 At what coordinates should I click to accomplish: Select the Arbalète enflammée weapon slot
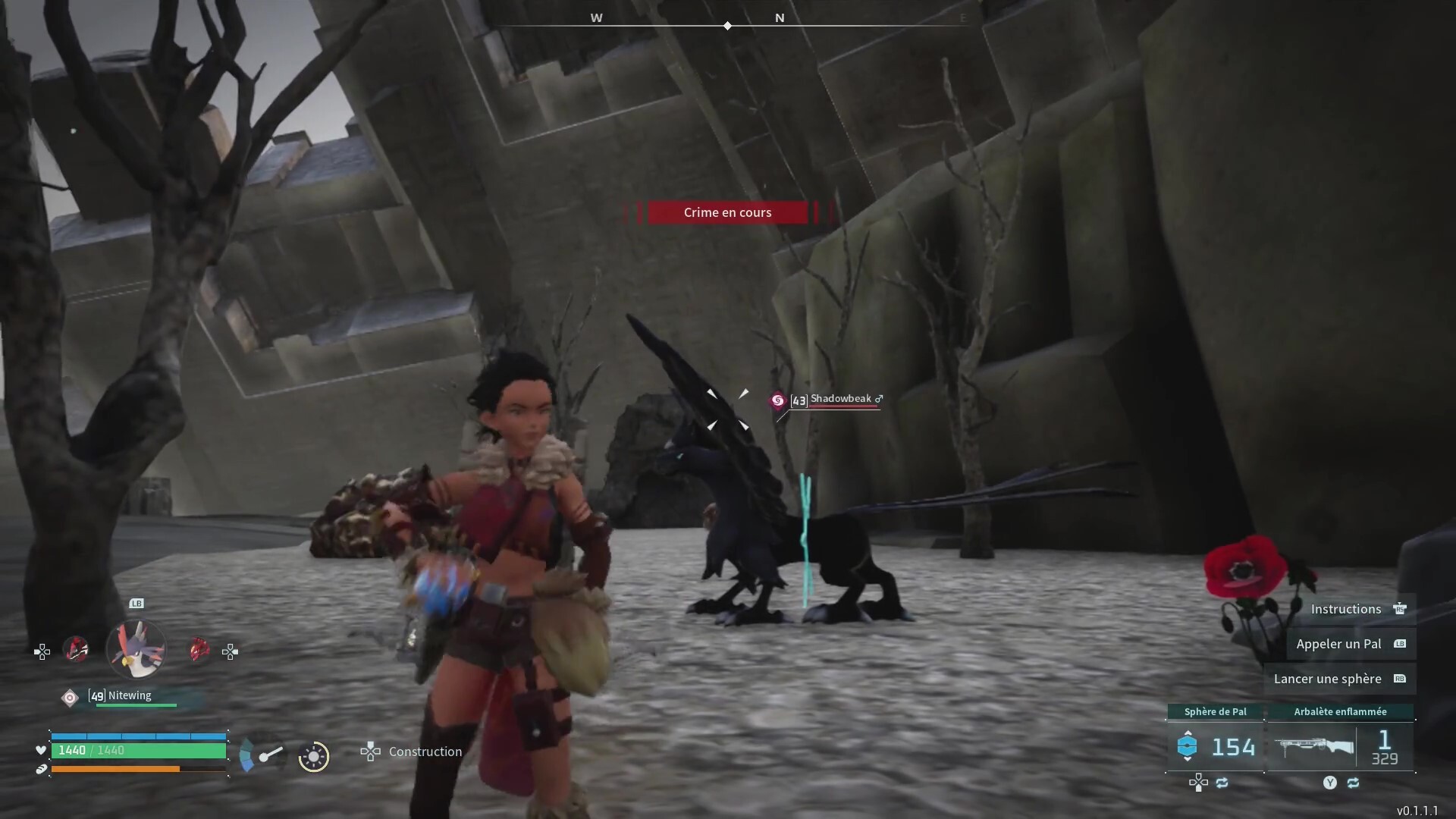pos(1340,746)
